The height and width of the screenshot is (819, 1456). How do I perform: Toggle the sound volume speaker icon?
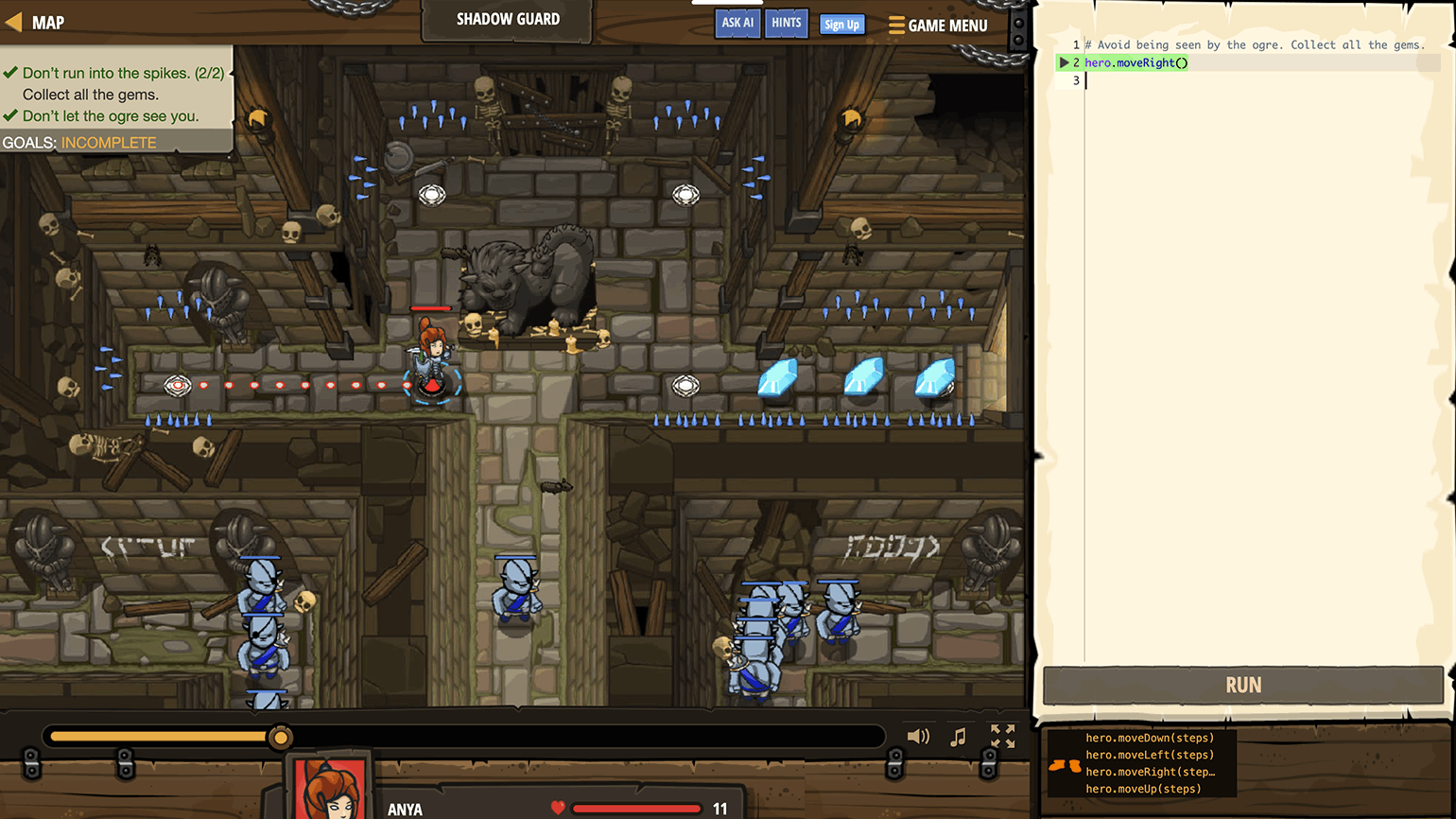[x=917, y=737]
